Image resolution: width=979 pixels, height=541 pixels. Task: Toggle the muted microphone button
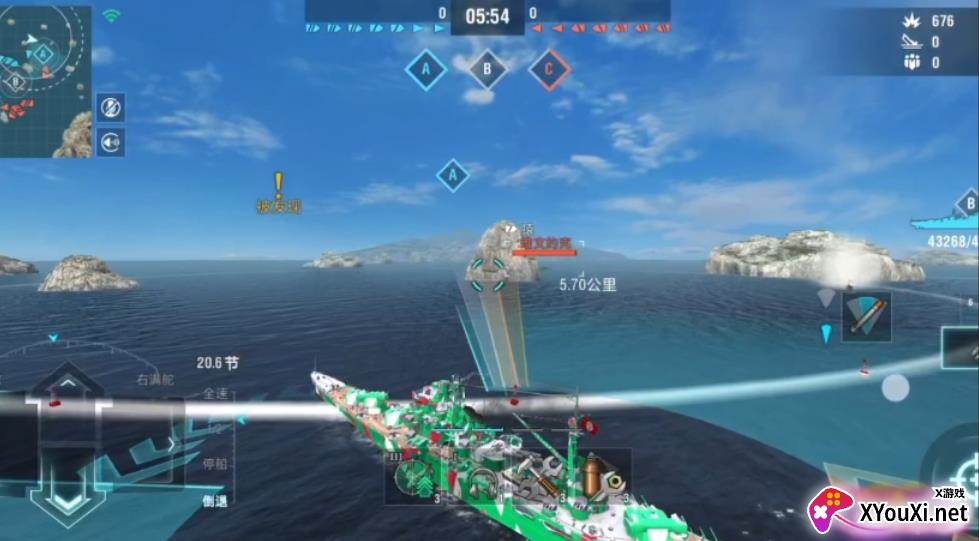(111, 107)
